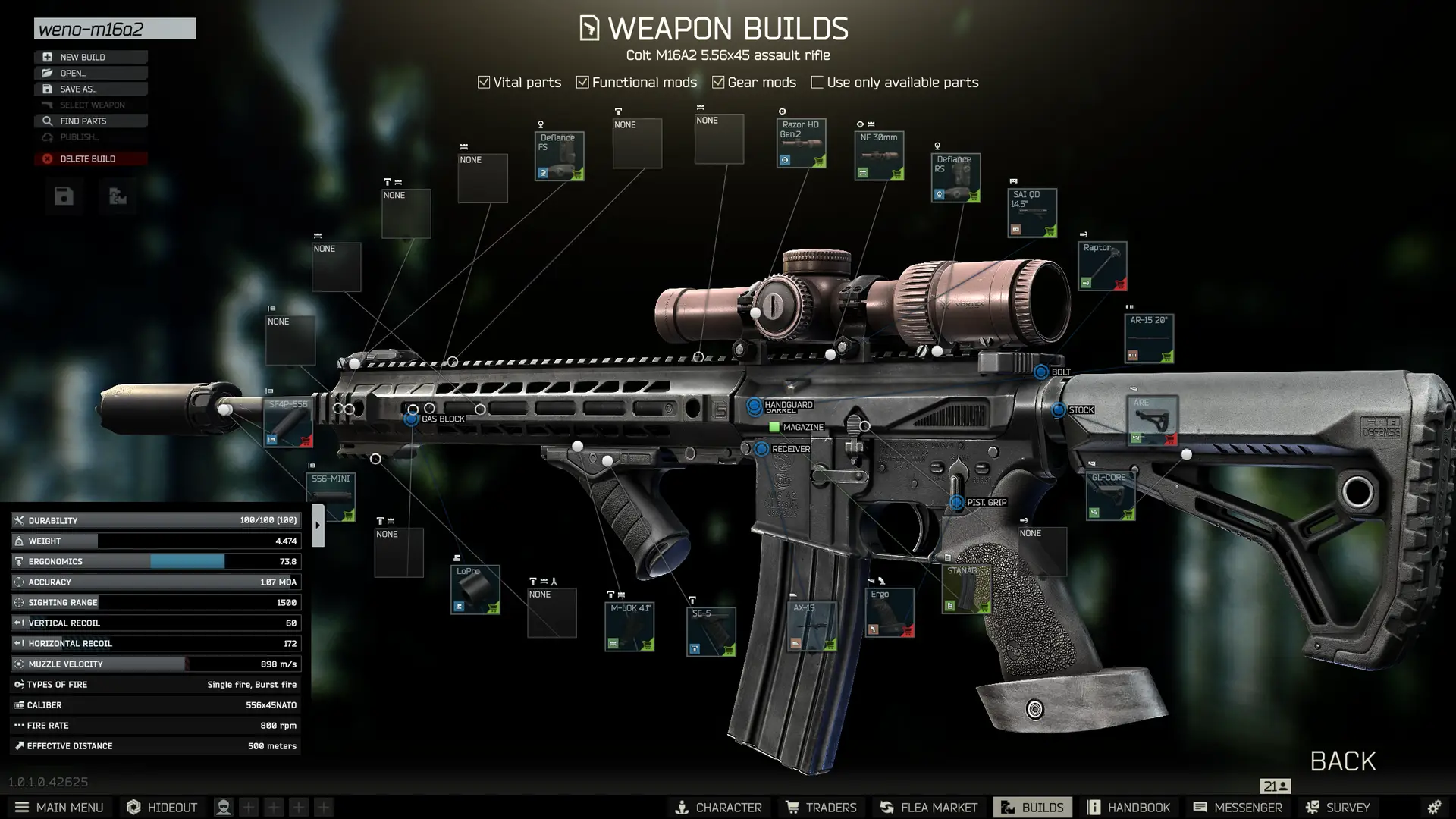
Task: Choose the SAI QD 14.5" handguard slot
Action: 1031,212
